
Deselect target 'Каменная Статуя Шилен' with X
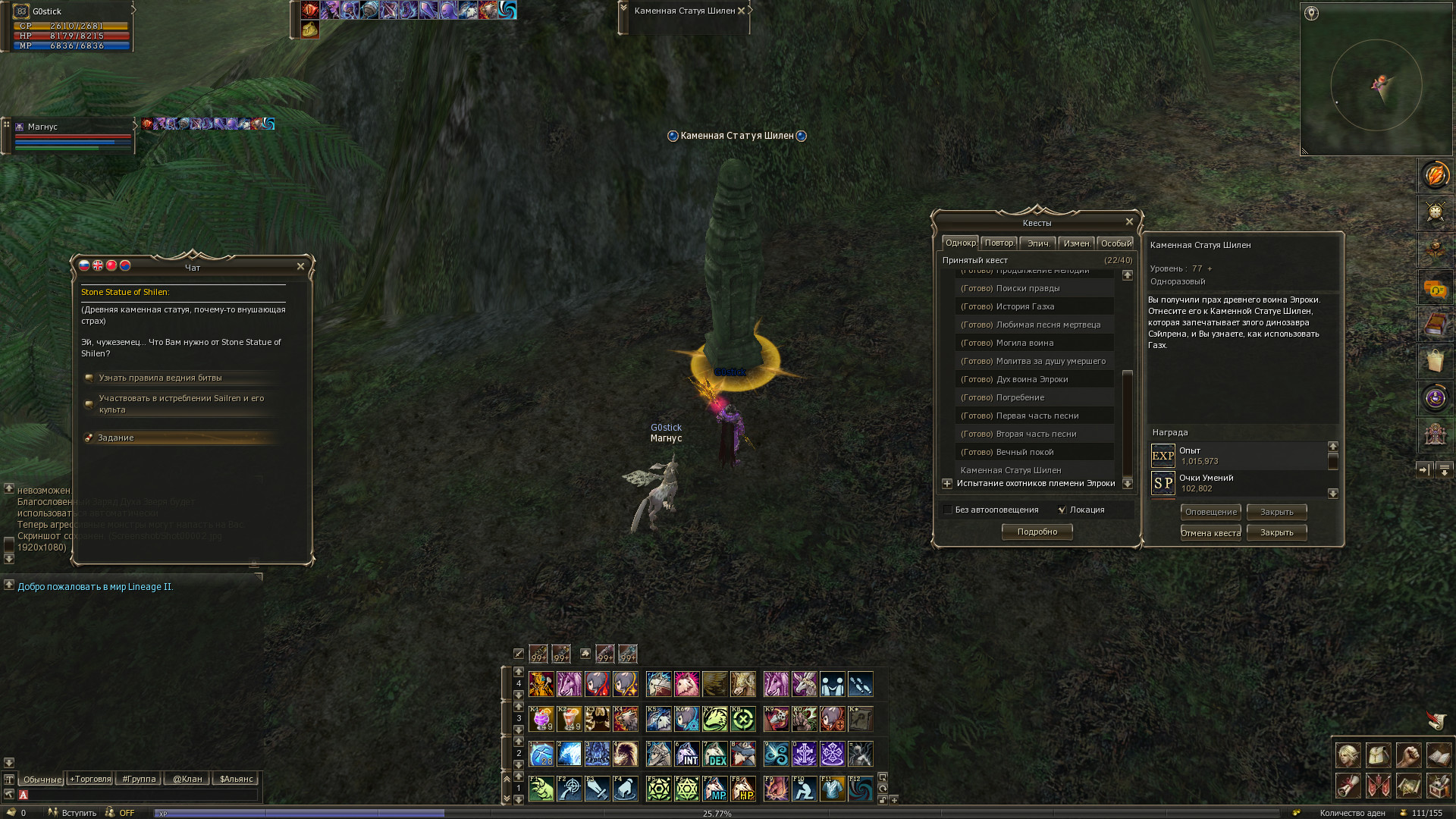(742, 11)
